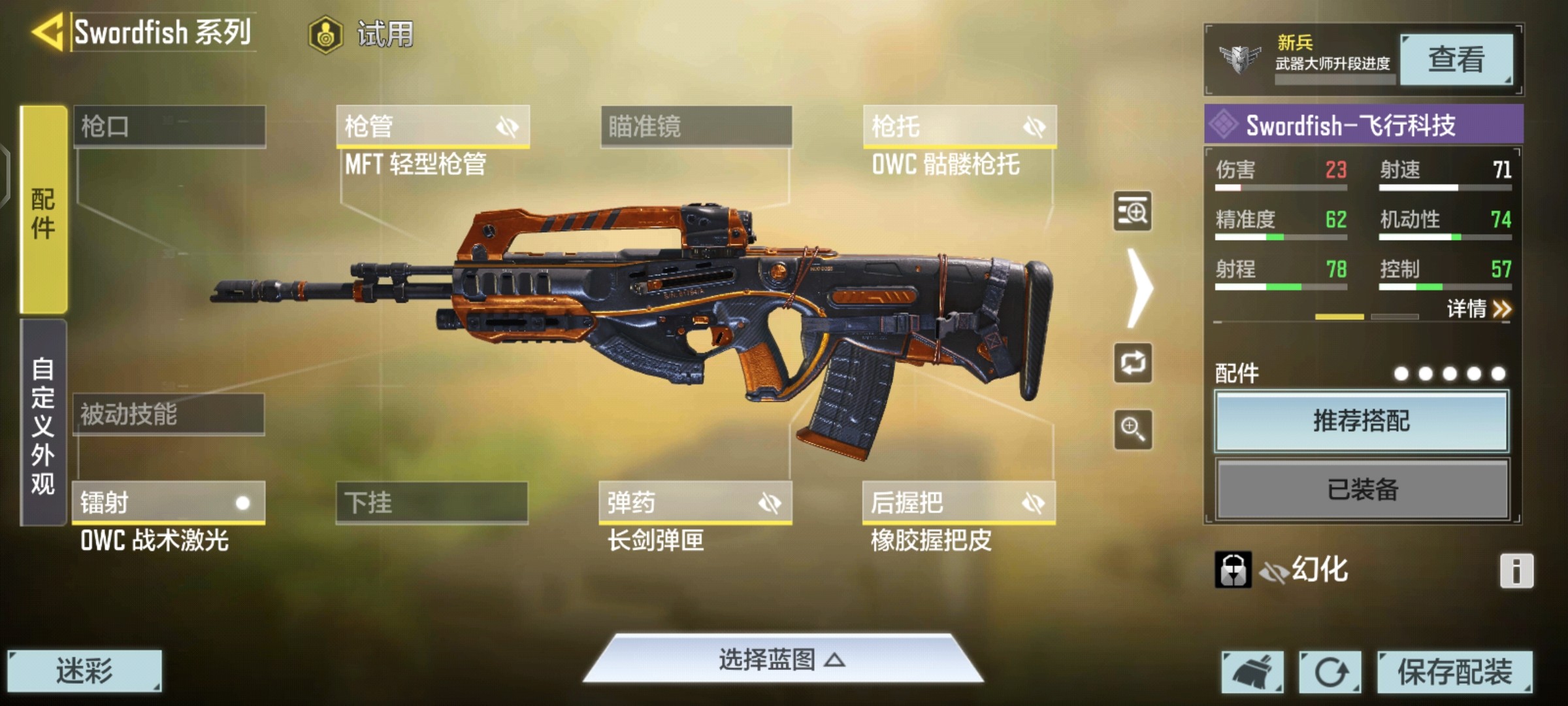Go back using the yellow arrow

coord(47,31)
